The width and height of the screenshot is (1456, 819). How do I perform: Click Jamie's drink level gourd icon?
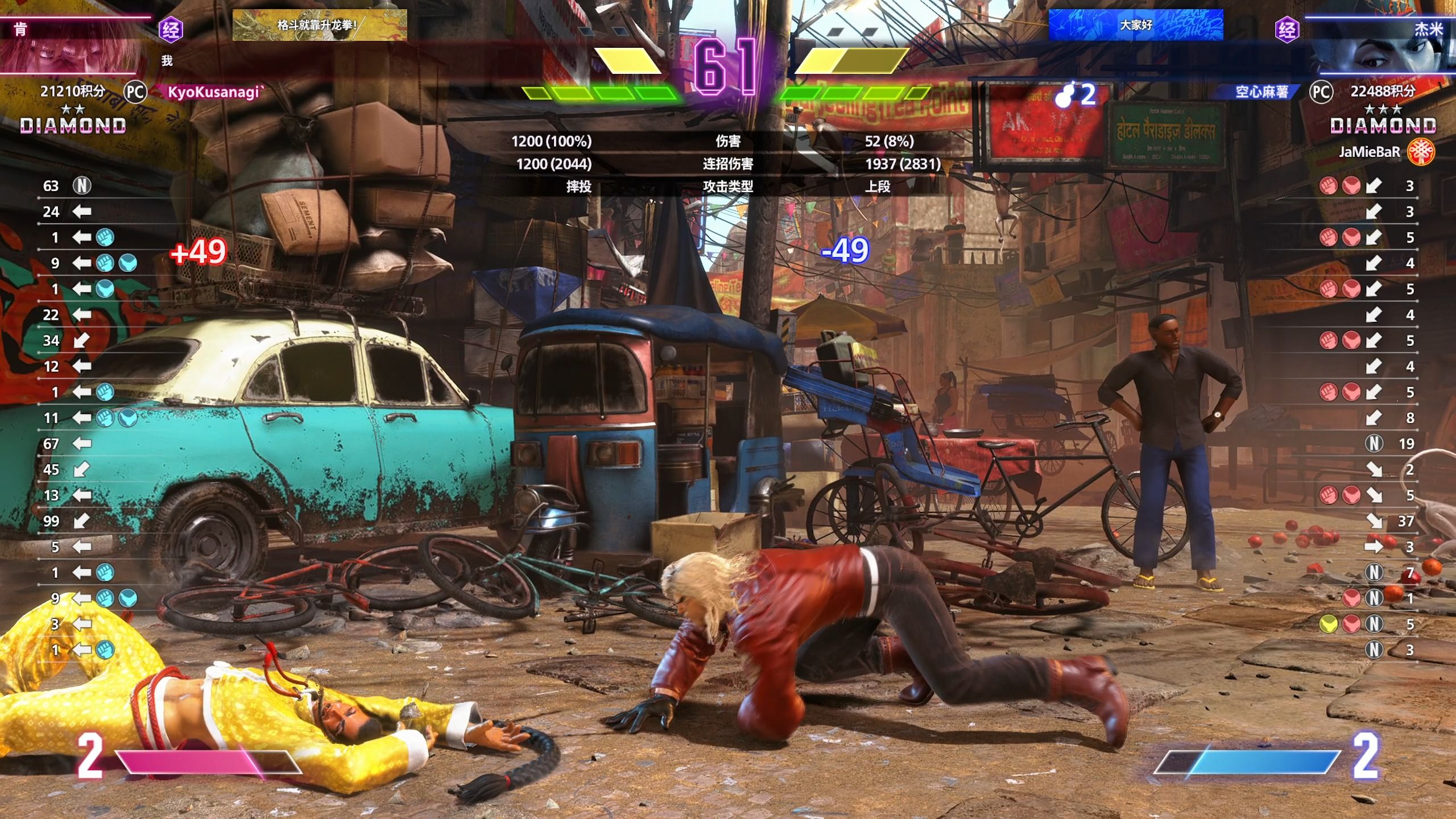1064,96
